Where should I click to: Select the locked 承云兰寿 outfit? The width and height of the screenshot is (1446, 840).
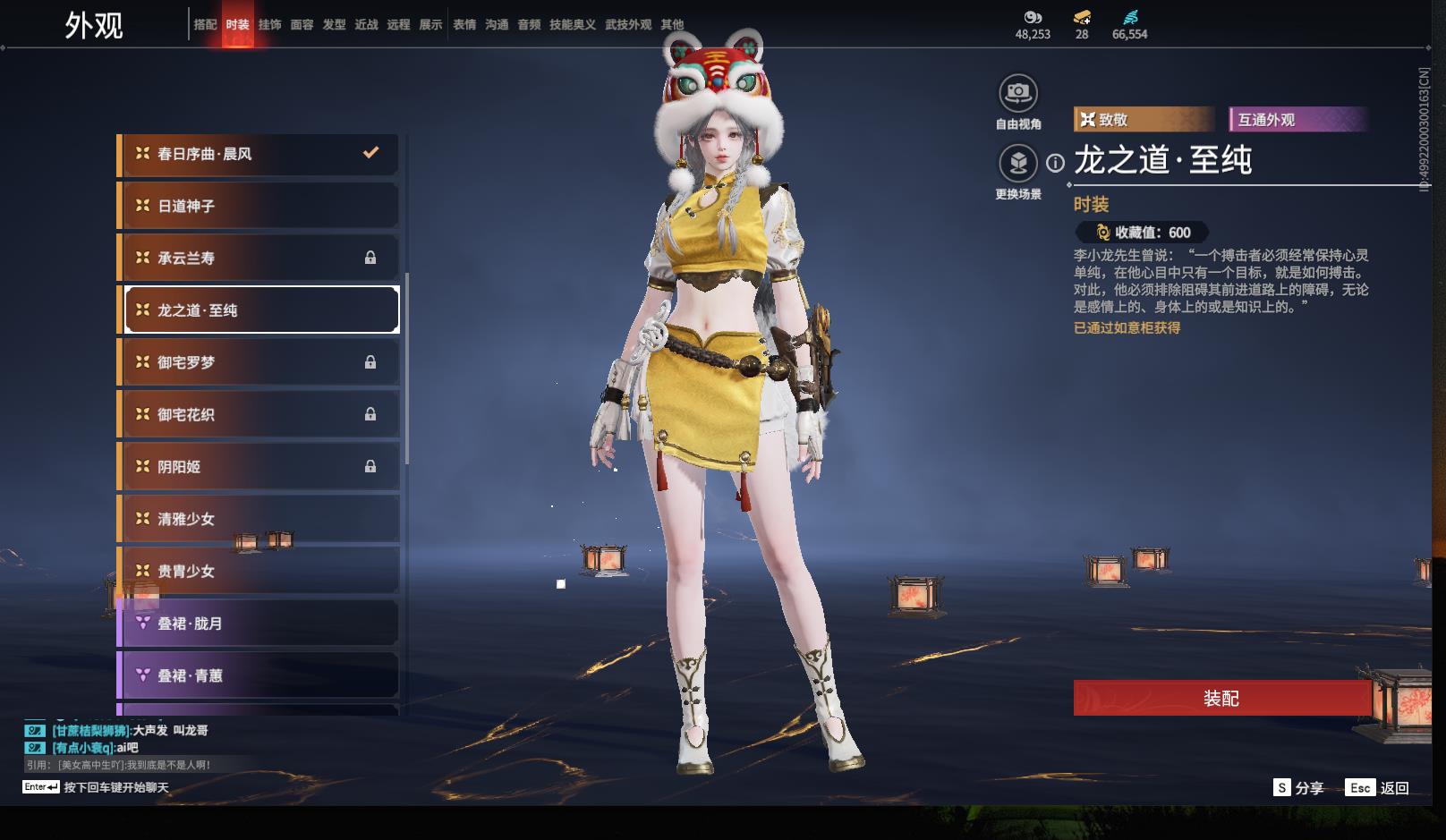pos(259,258)
